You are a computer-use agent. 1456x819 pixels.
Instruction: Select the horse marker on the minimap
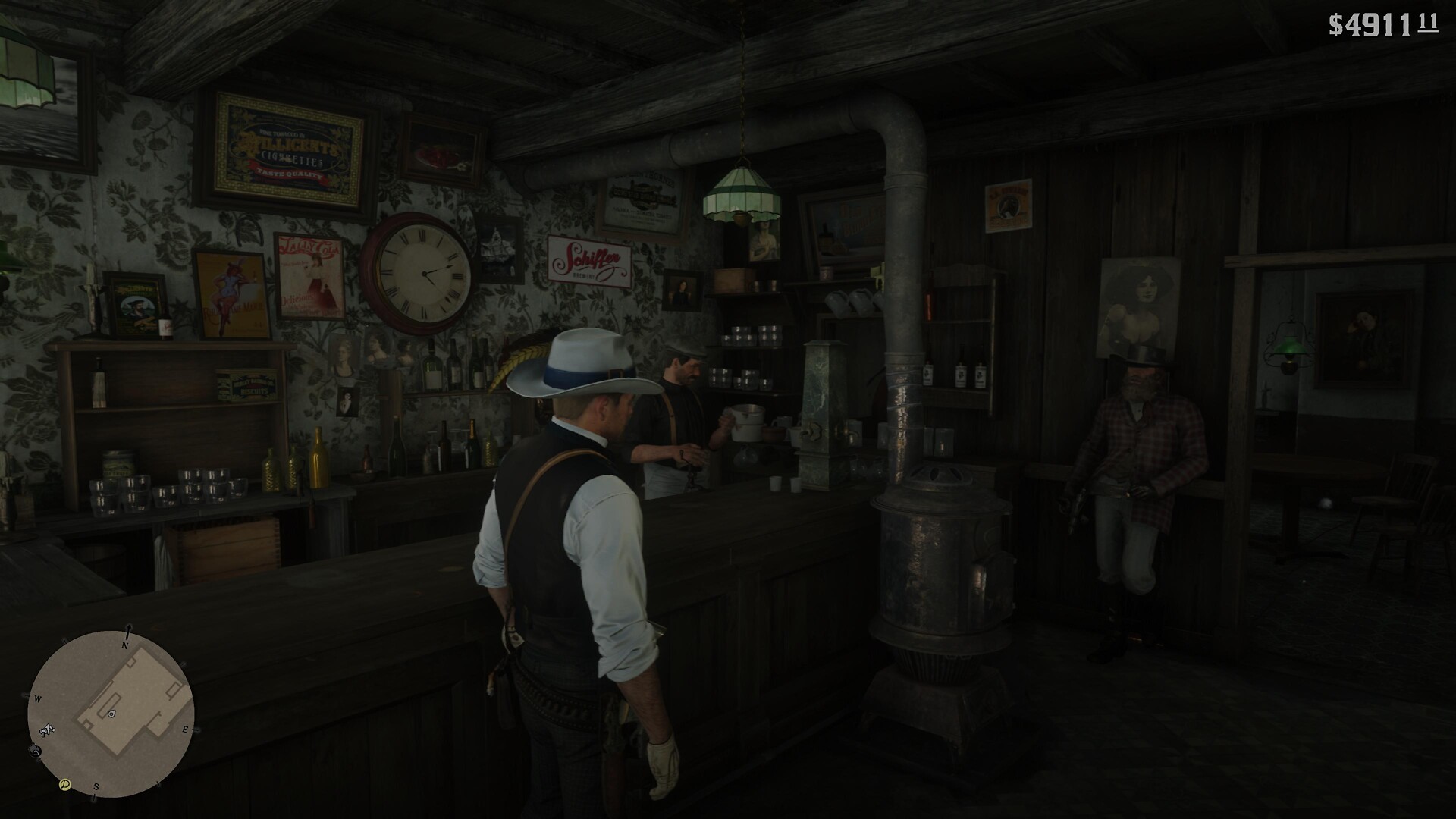click(48, 730)
